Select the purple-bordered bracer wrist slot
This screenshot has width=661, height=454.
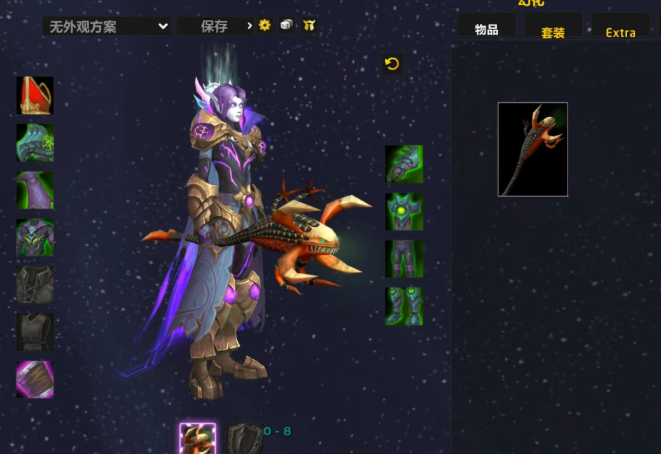(35, 380)
